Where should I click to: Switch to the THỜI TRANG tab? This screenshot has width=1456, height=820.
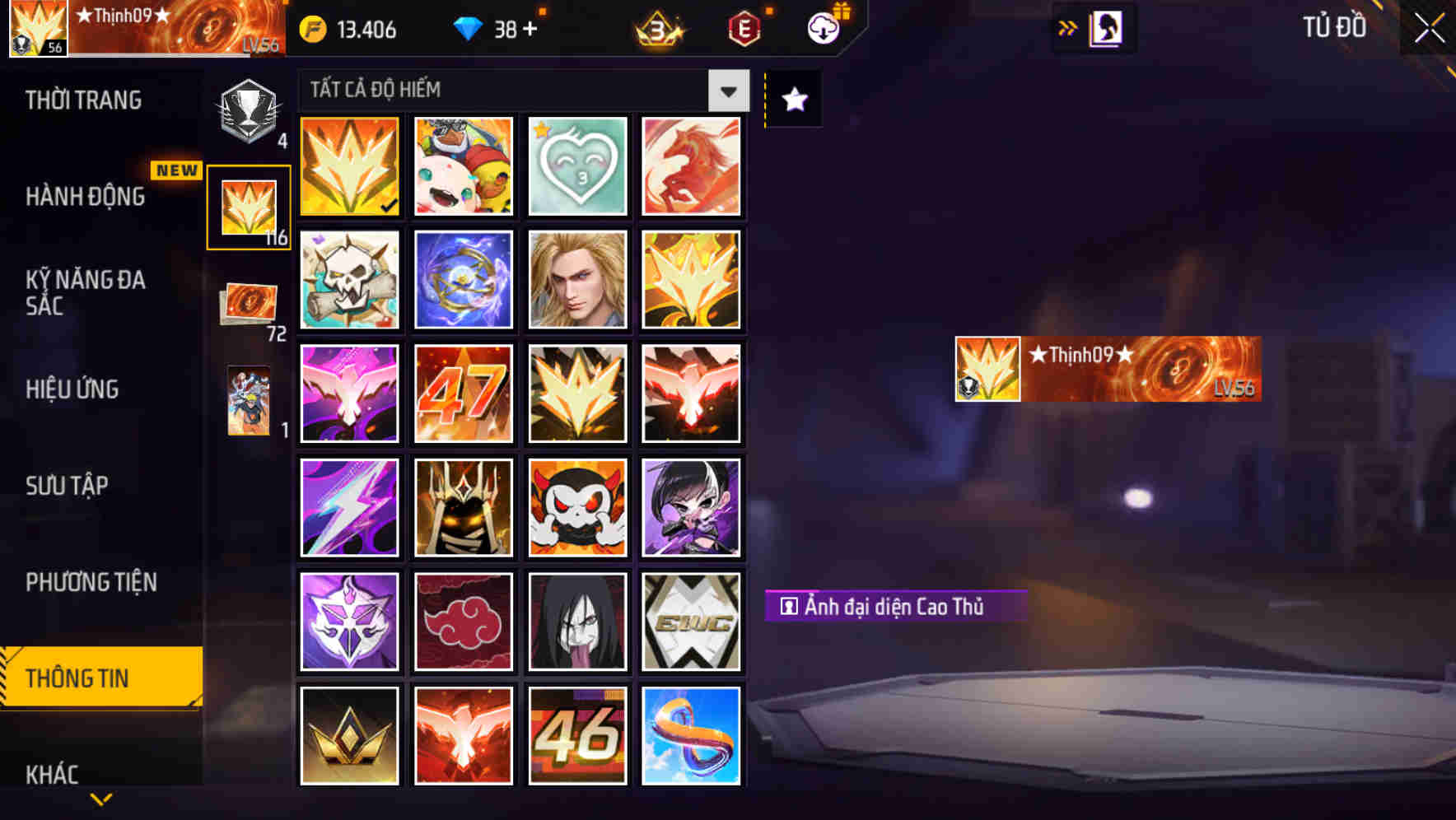point(85,100)
